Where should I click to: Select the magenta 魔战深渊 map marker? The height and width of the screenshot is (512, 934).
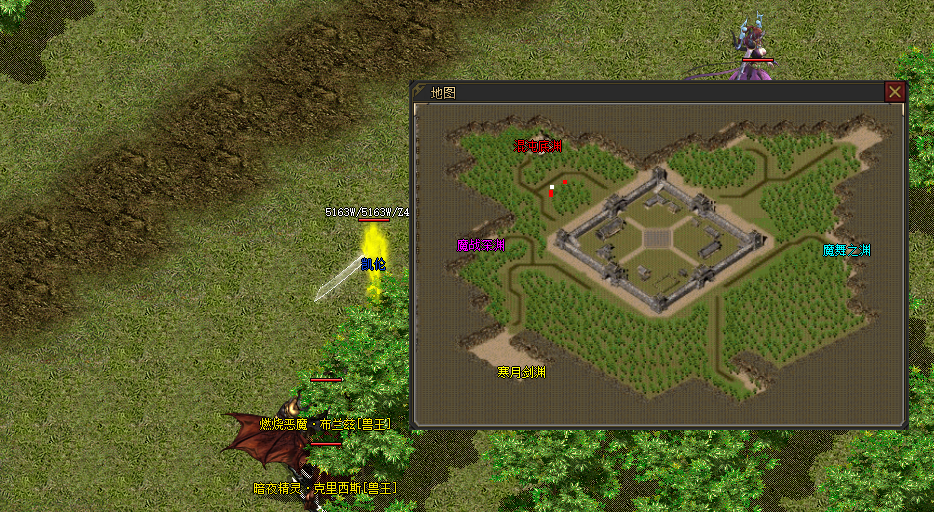(480, 245)
